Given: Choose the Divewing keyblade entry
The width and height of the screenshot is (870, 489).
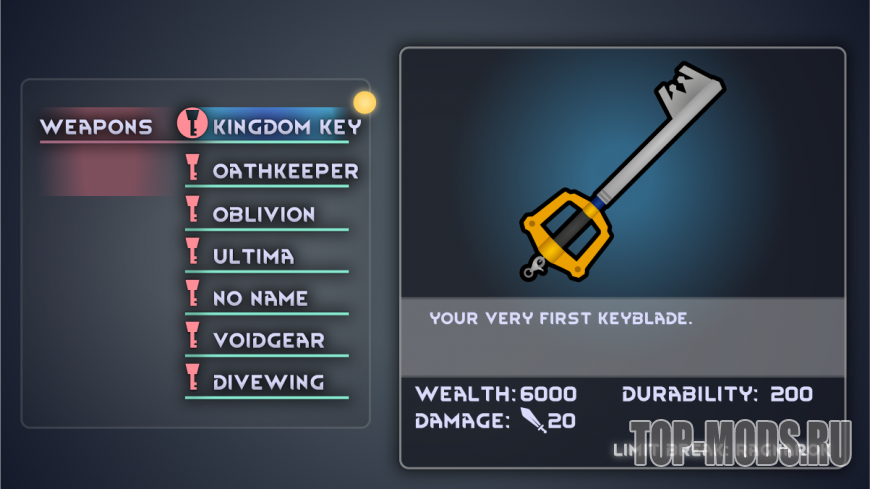Looking at the screenshot, I should [x=268, y=382].
